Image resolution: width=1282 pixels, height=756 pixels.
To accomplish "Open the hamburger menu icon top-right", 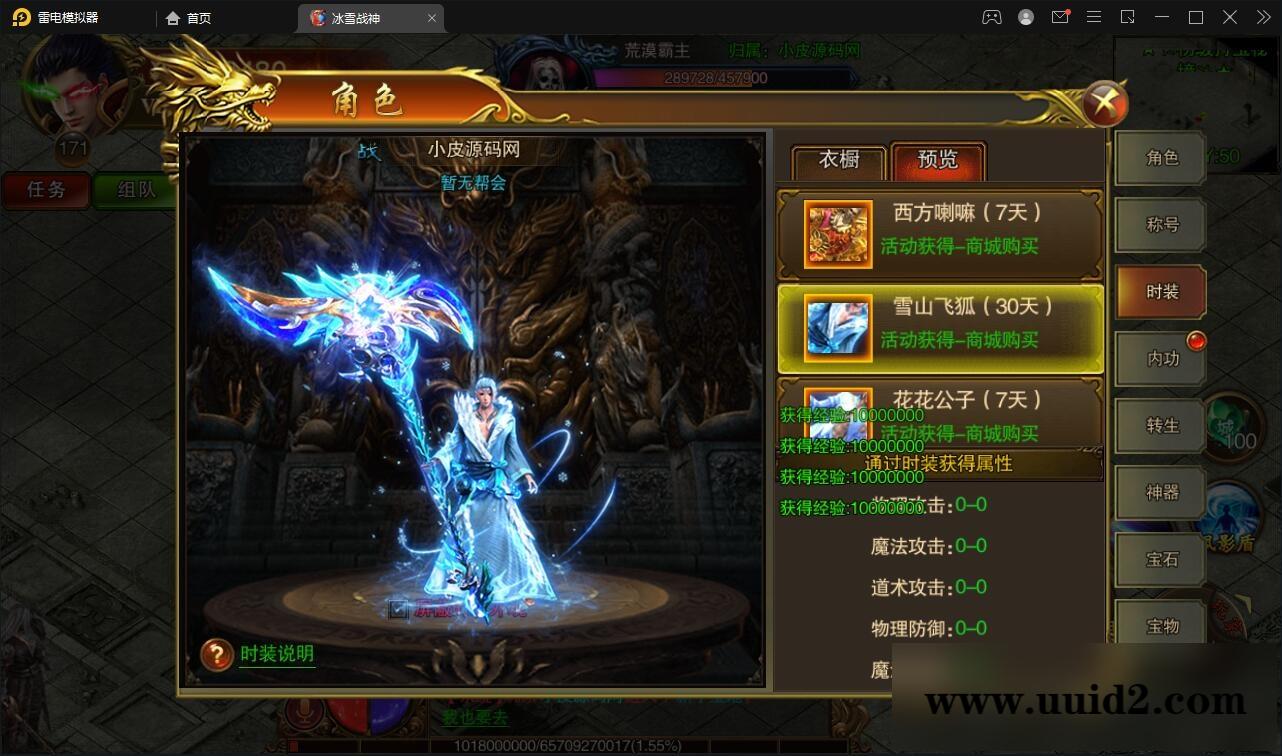I will [x=1094, y=17].
